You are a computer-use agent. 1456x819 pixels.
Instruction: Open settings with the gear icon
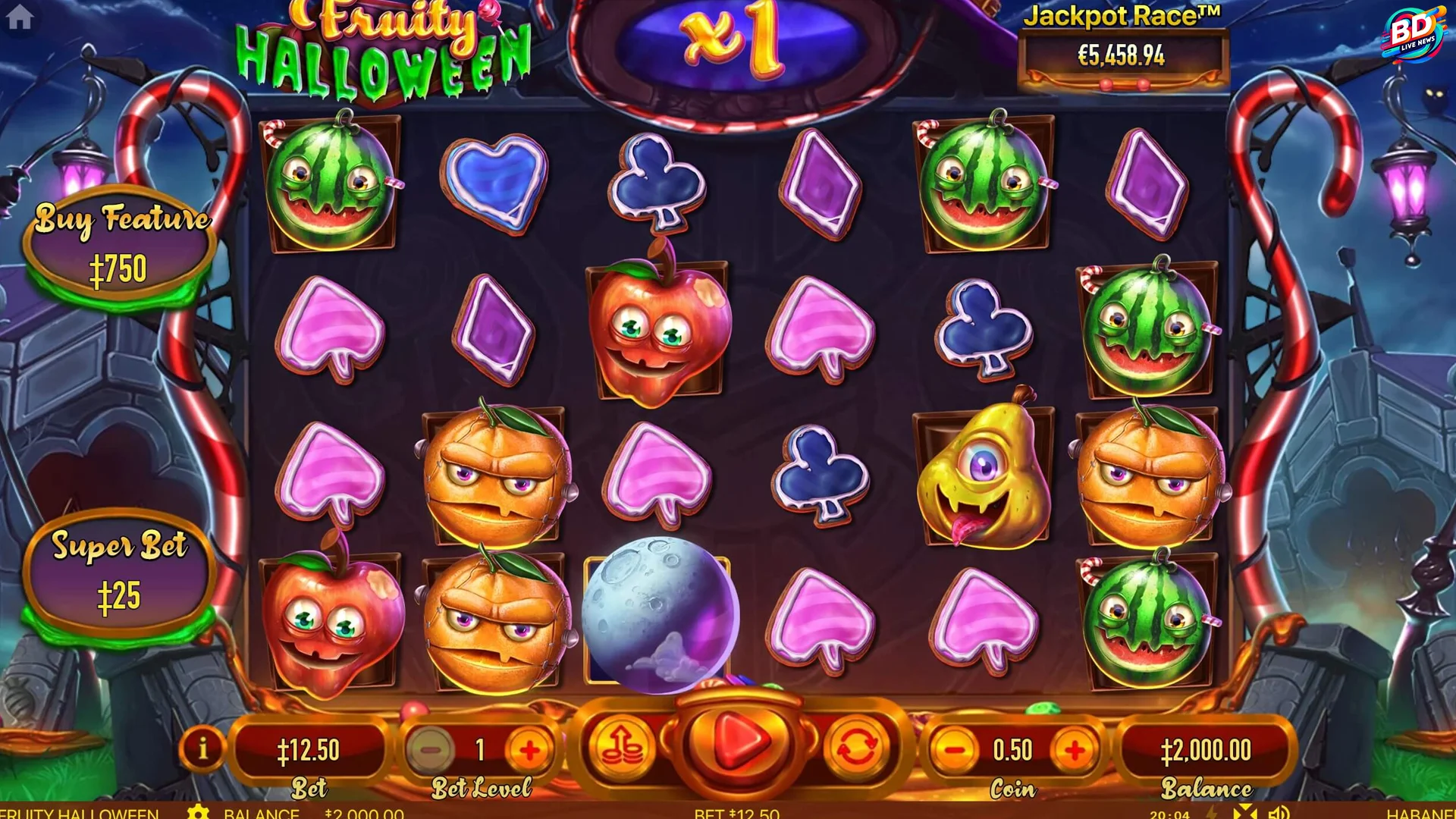click(199, 812)
